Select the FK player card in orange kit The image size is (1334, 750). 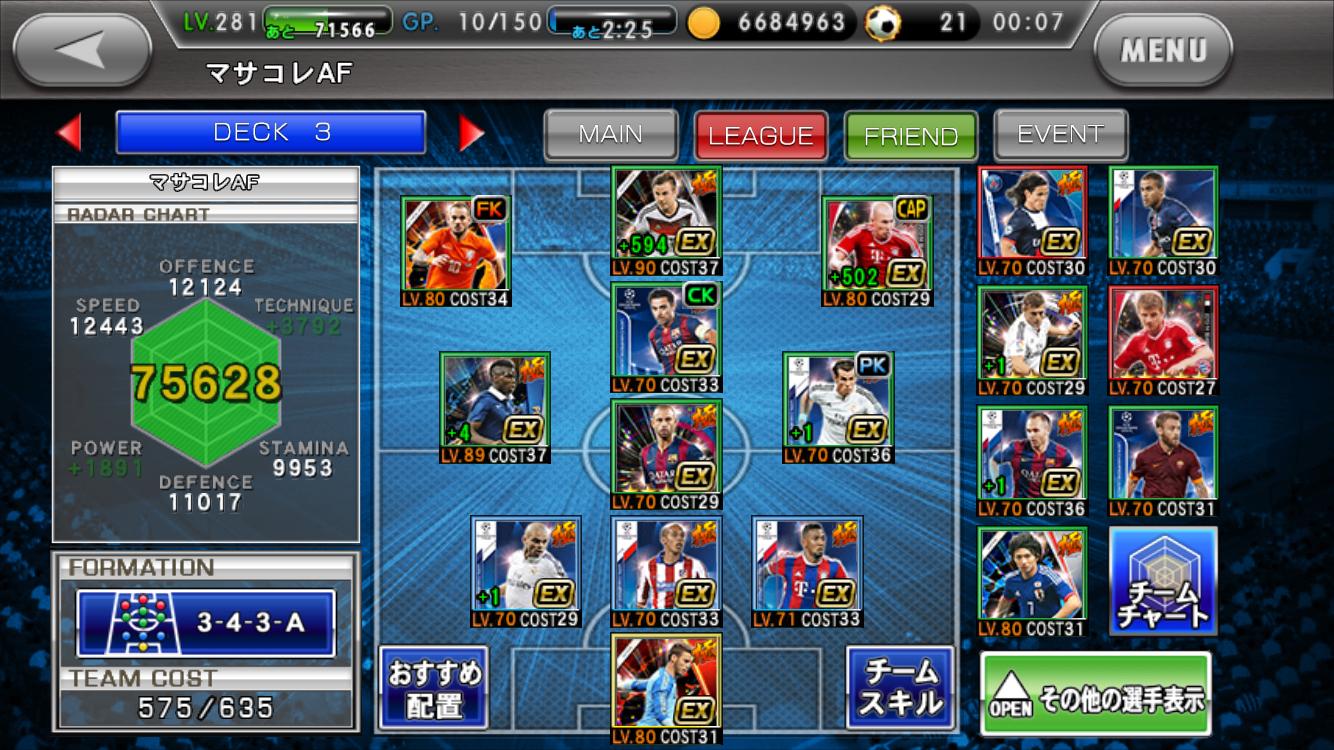[x=456, y=250]
